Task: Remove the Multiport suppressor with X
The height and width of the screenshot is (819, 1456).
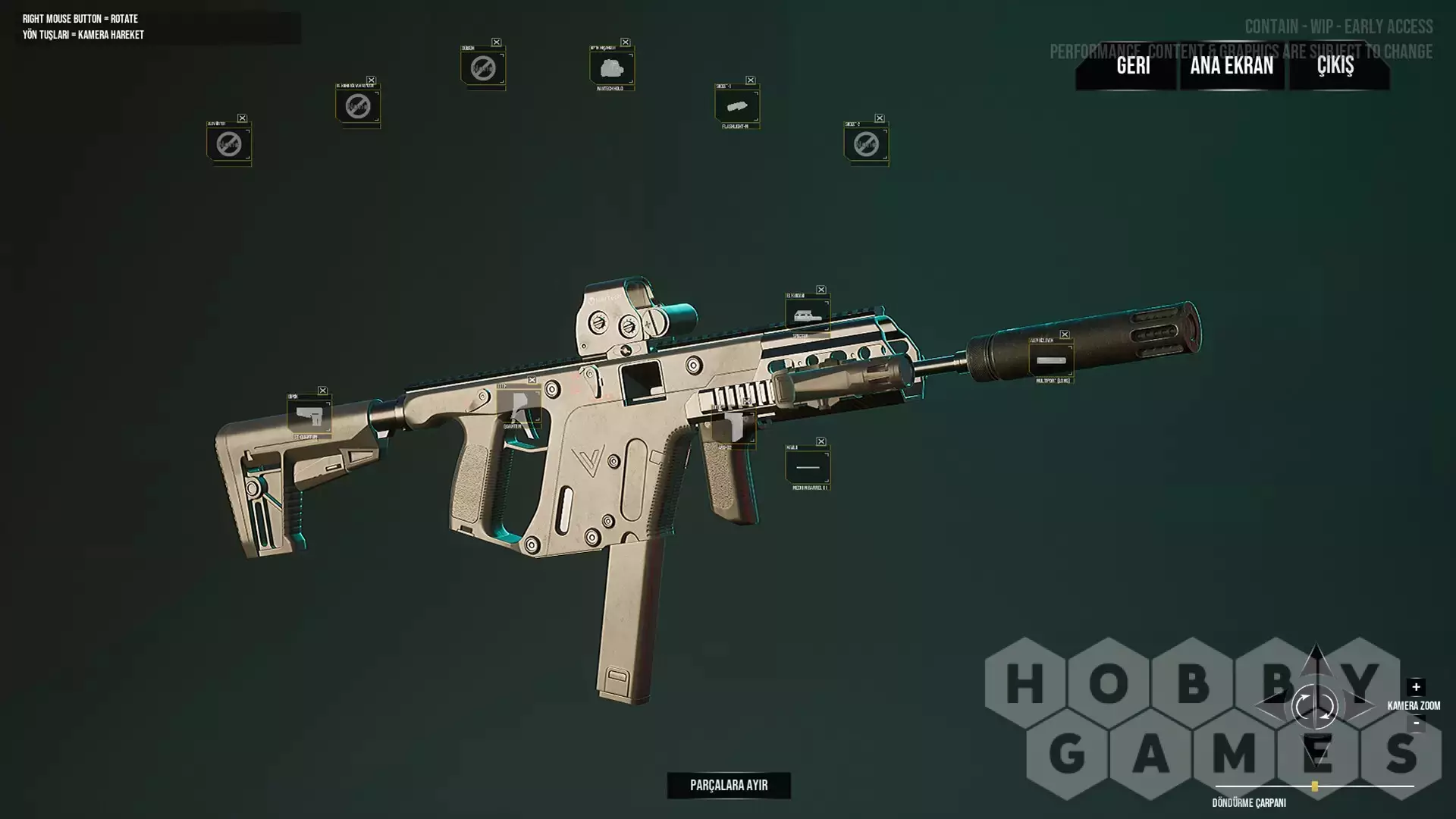Action: [x=1065, y=334]
